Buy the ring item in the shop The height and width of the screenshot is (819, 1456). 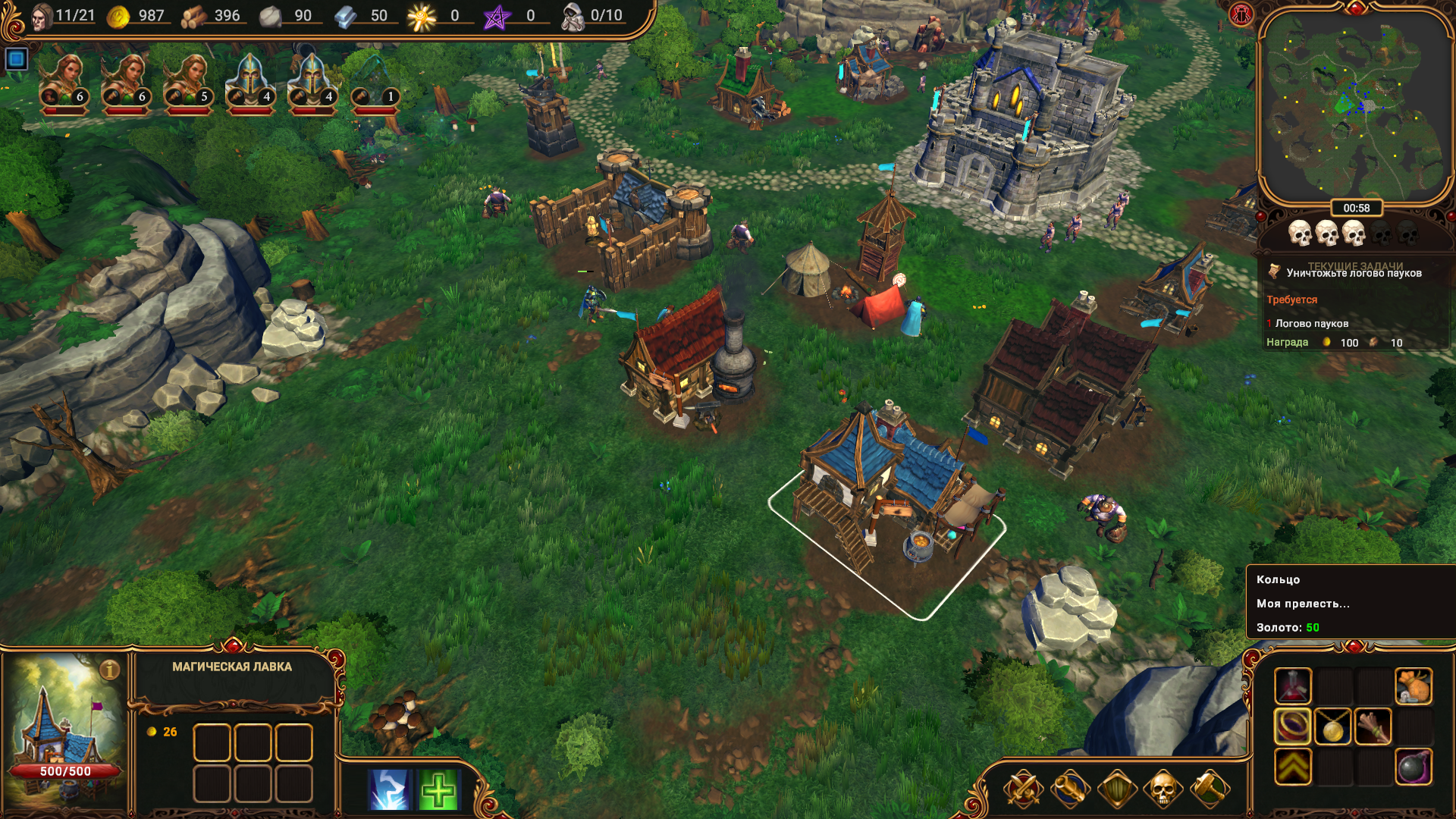(x=1292, y=726)
